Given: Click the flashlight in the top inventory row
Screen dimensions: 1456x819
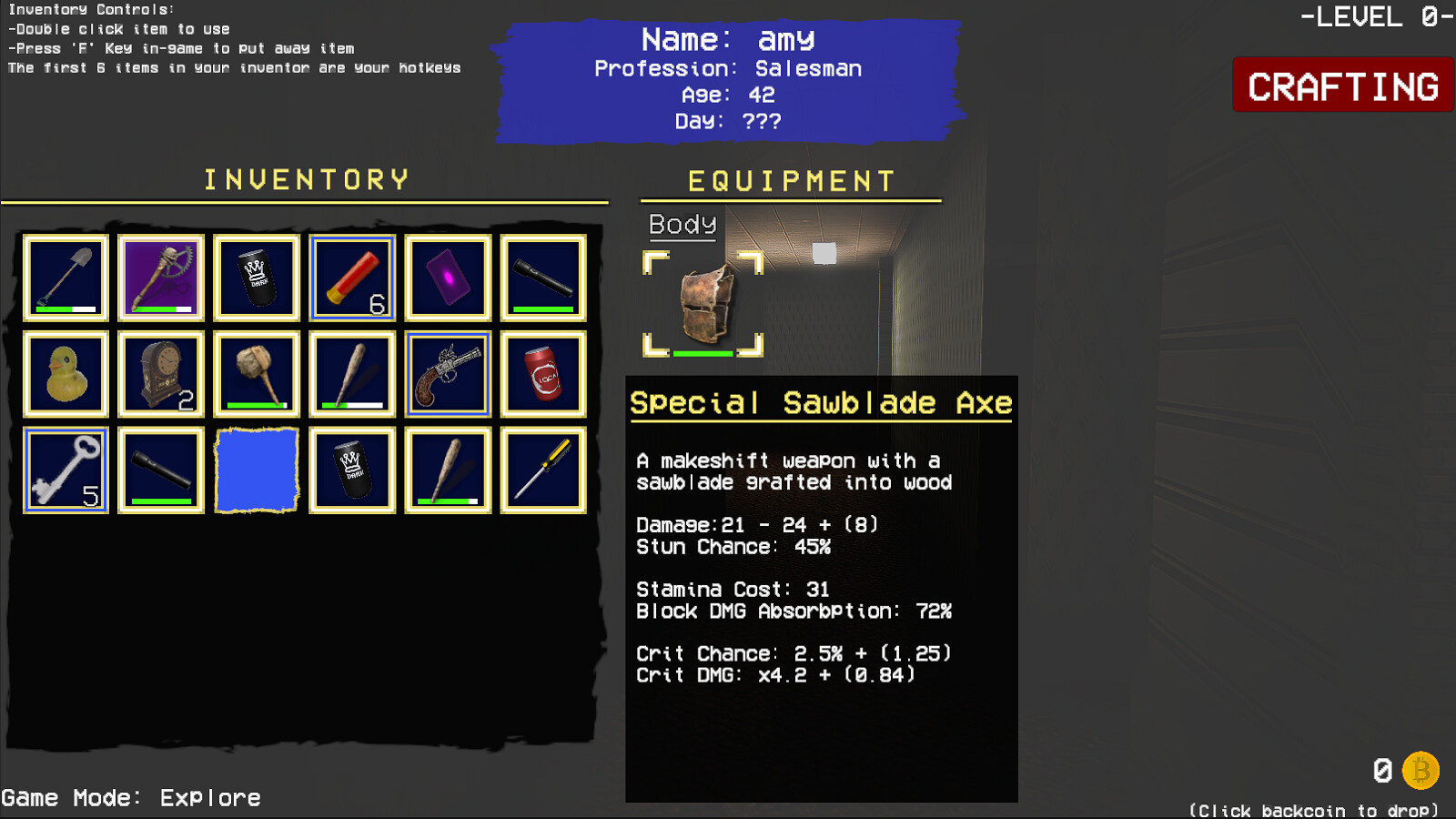Looking at the screenshot, I should (x=543, y=278).
